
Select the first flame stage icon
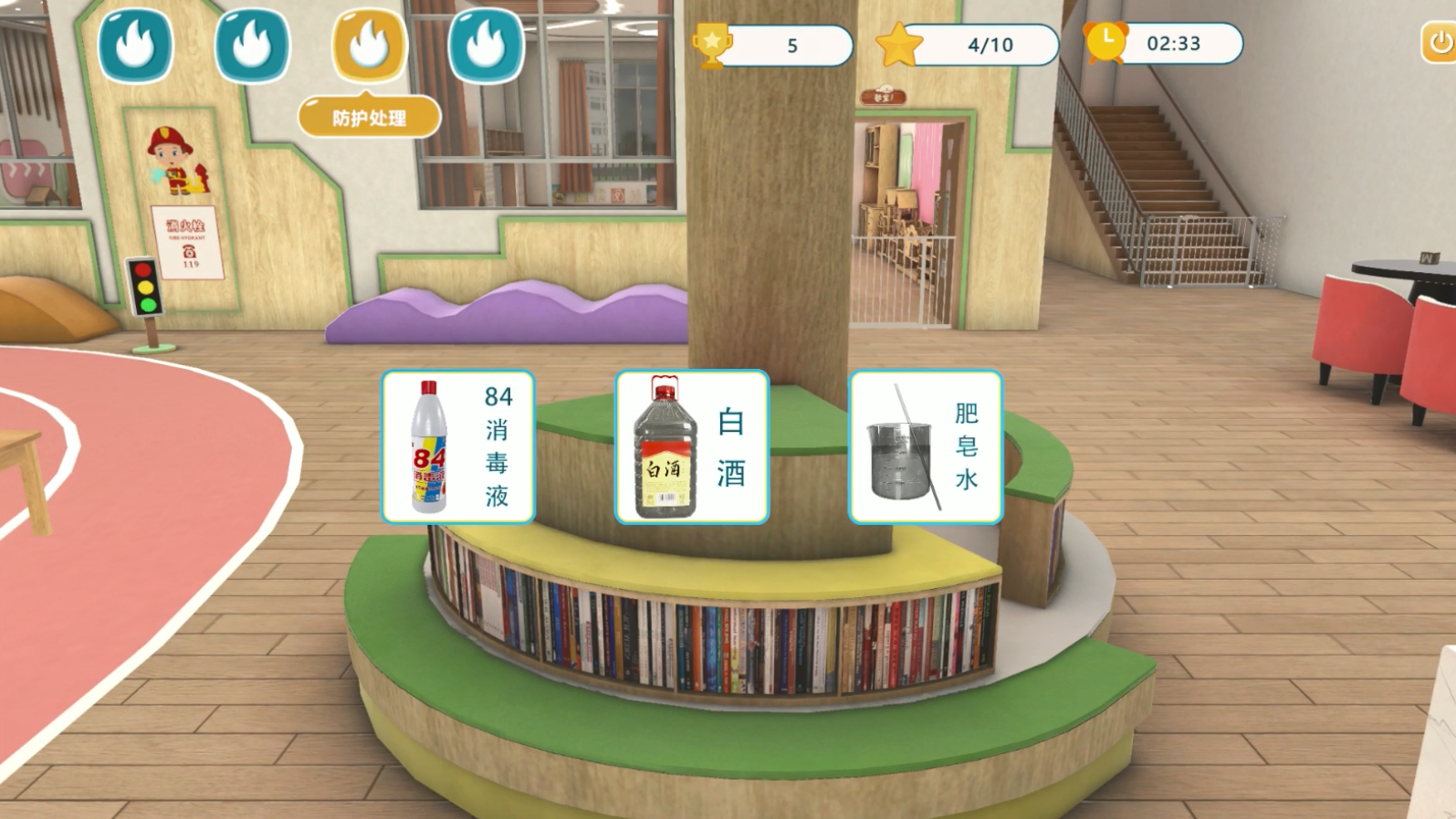click(x=136, y=43)
